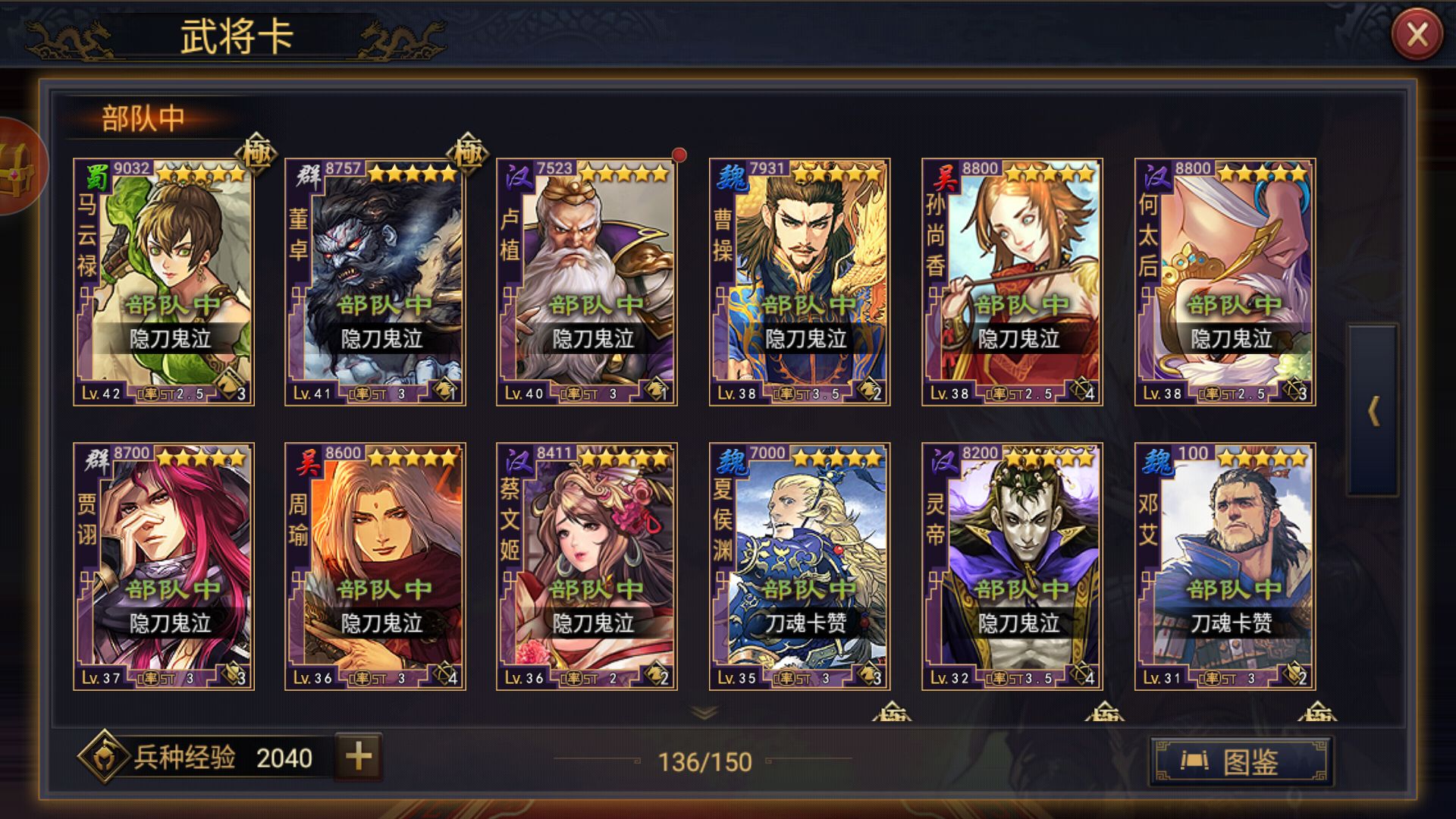Choose the 灵帝 general card

[1012, 566]
